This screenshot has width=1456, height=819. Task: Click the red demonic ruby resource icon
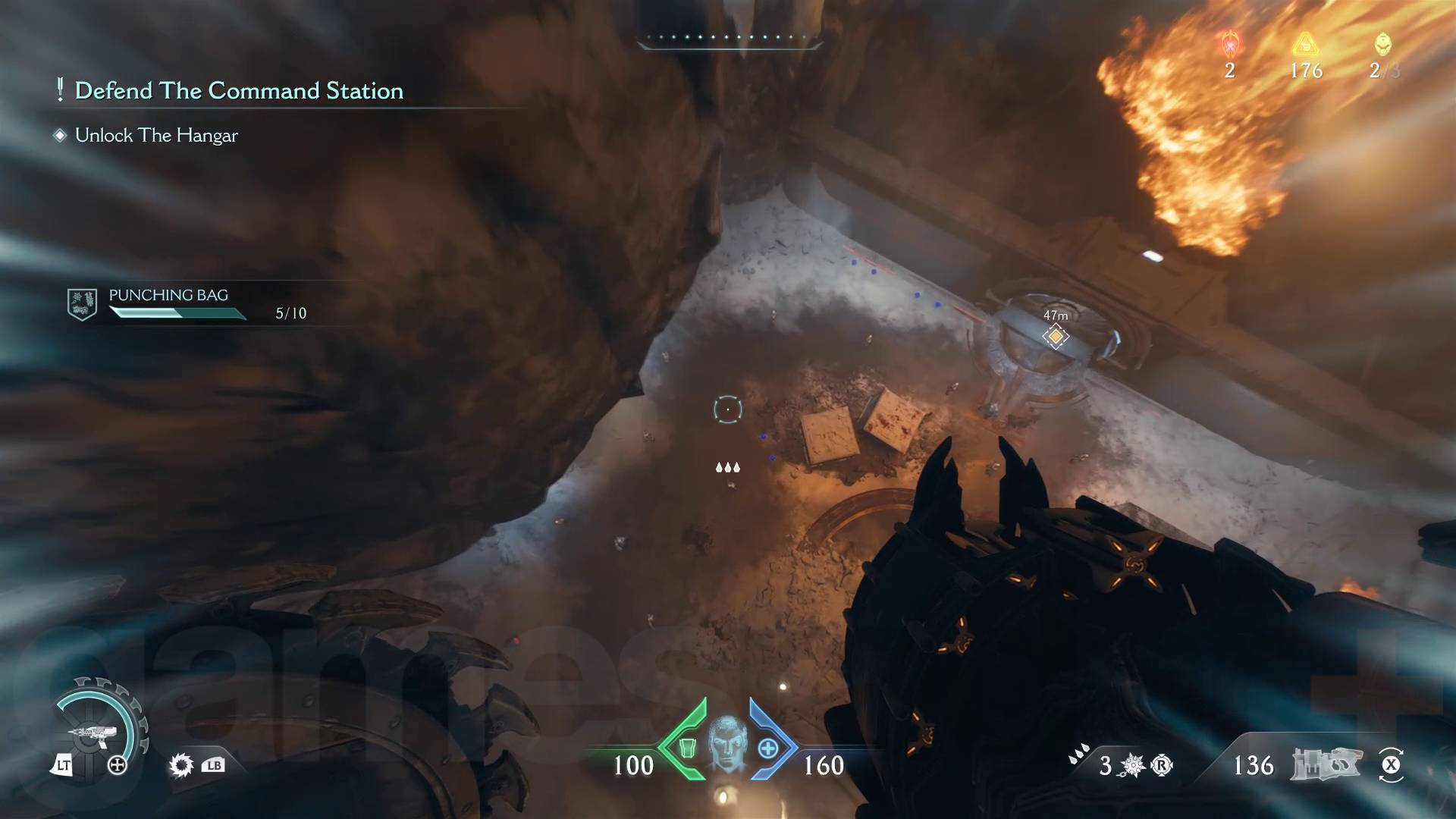(x=1229, y=44)
